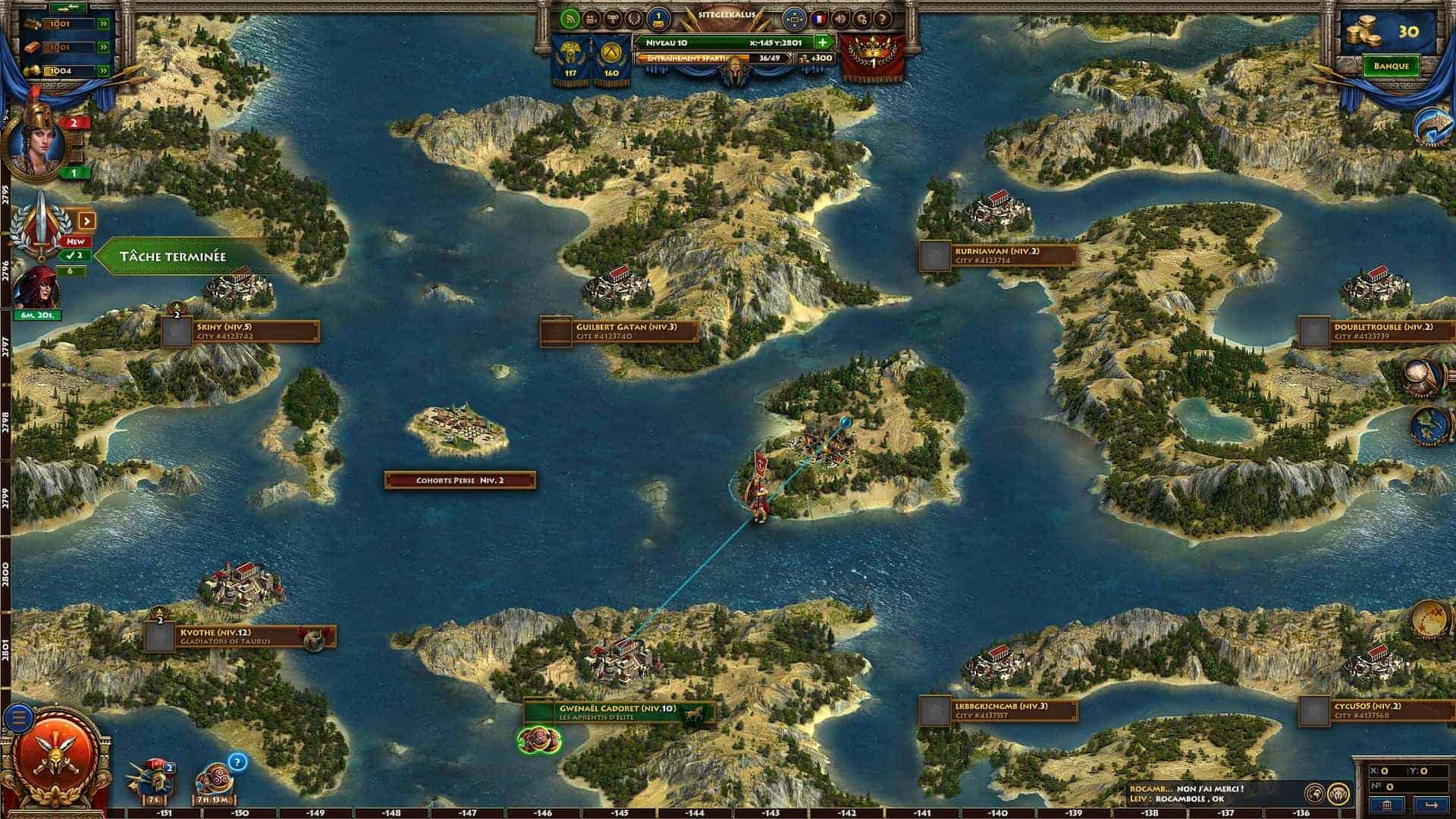Select the Cohorte Perse Niv. 2 label
This screenshot has height=819, width=1456.
[x=460, y=480]
